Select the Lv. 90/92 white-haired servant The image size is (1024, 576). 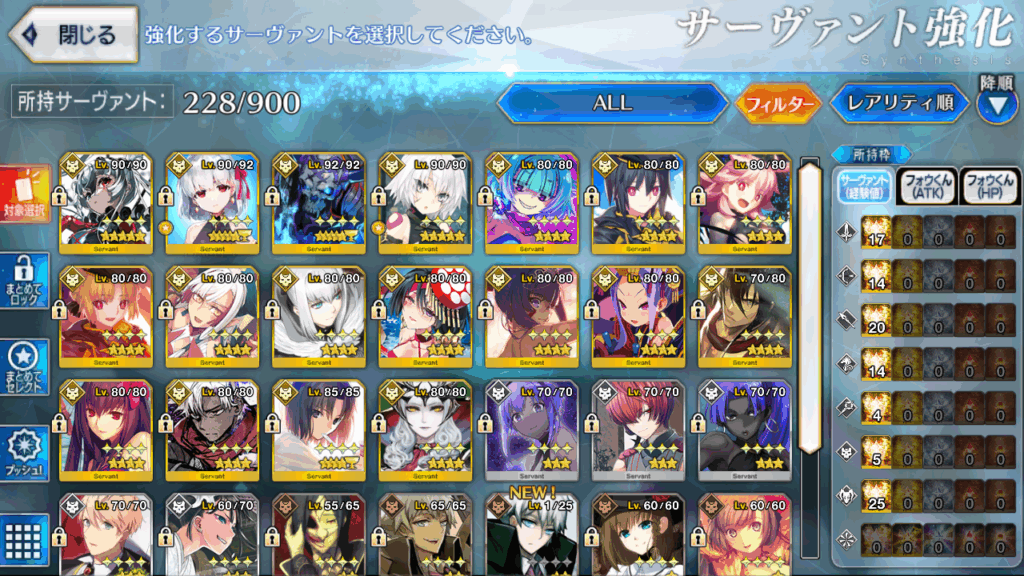click(212, 205)
